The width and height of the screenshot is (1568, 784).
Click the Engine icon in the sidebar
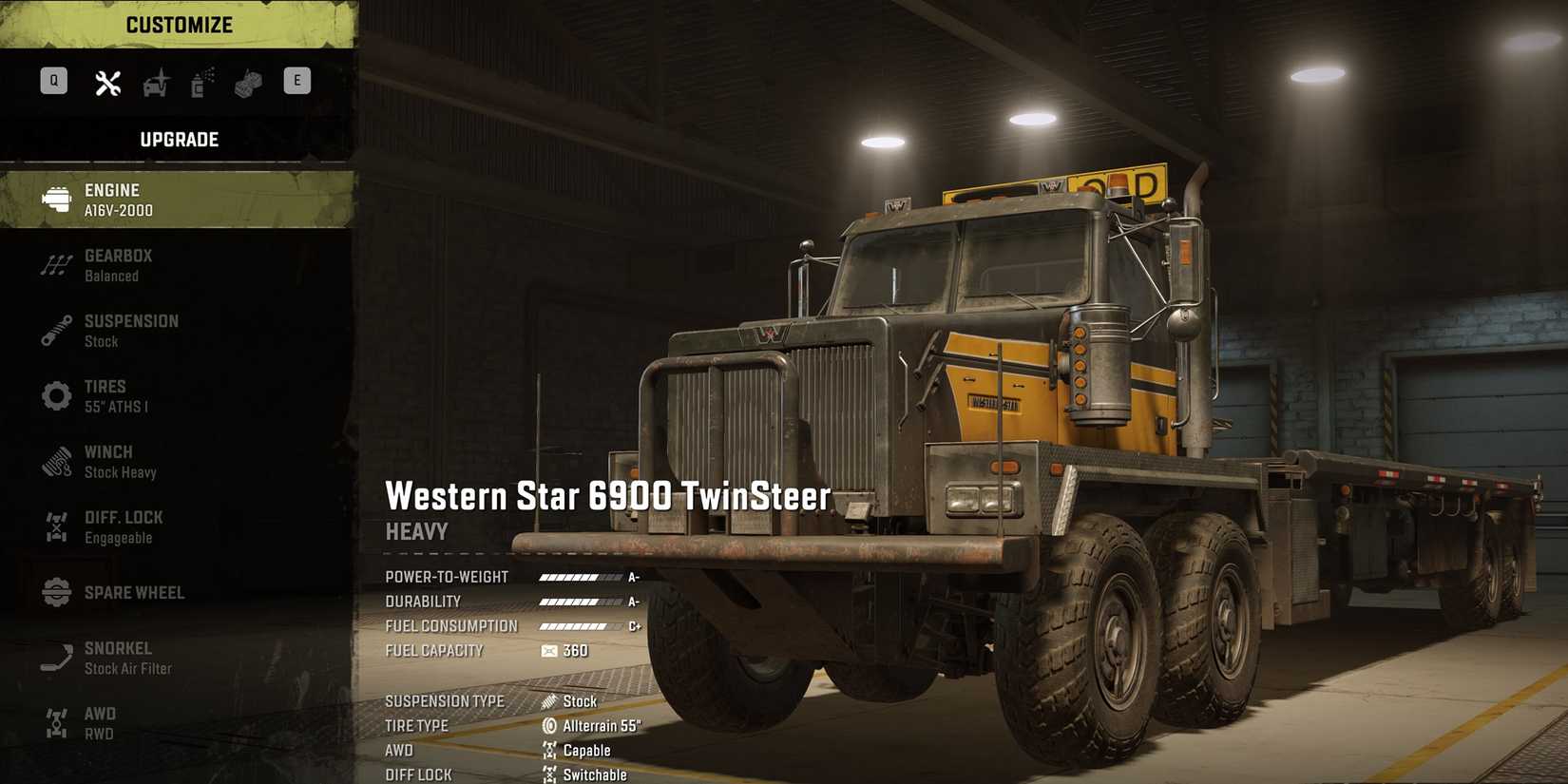click(55, 199)
